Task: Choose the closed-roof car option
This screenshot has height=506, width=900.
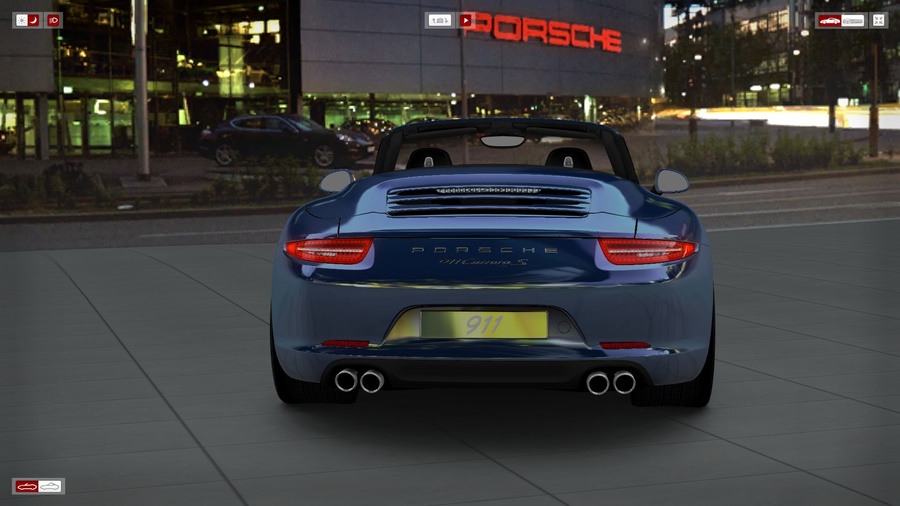Action: (50, 486)
